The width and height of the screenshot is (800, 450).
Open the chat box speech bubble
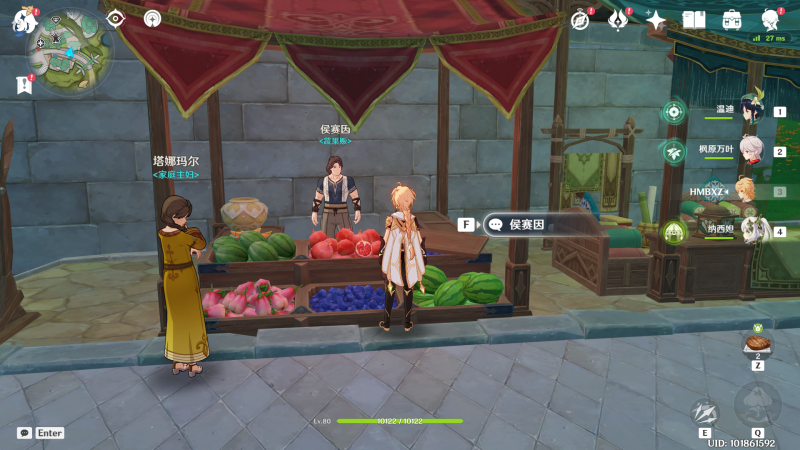click(24, 433)
